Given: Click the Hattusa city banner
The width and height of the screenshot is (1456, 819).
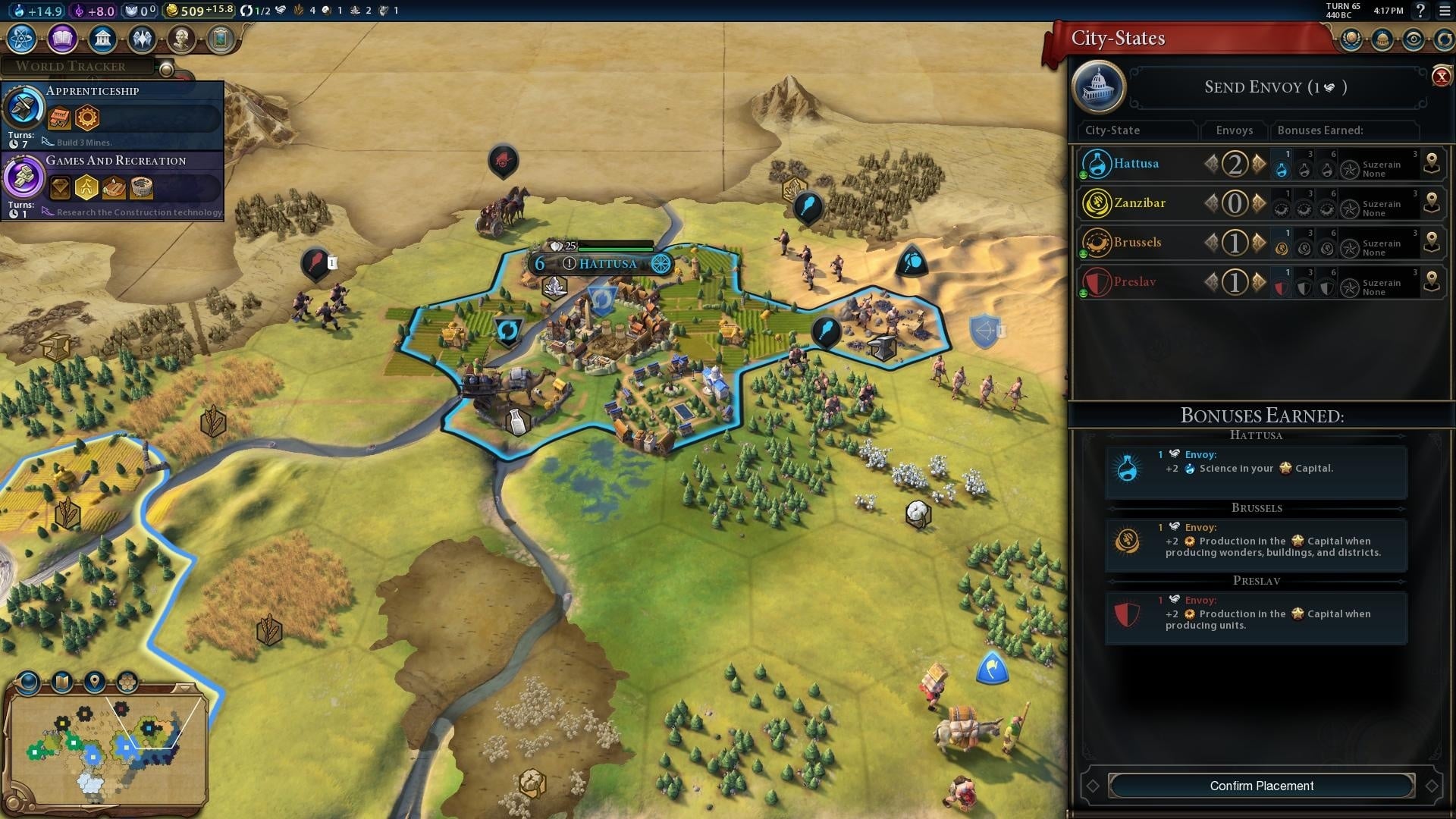Looking at the screenshot, I should (x=607, y=264).
